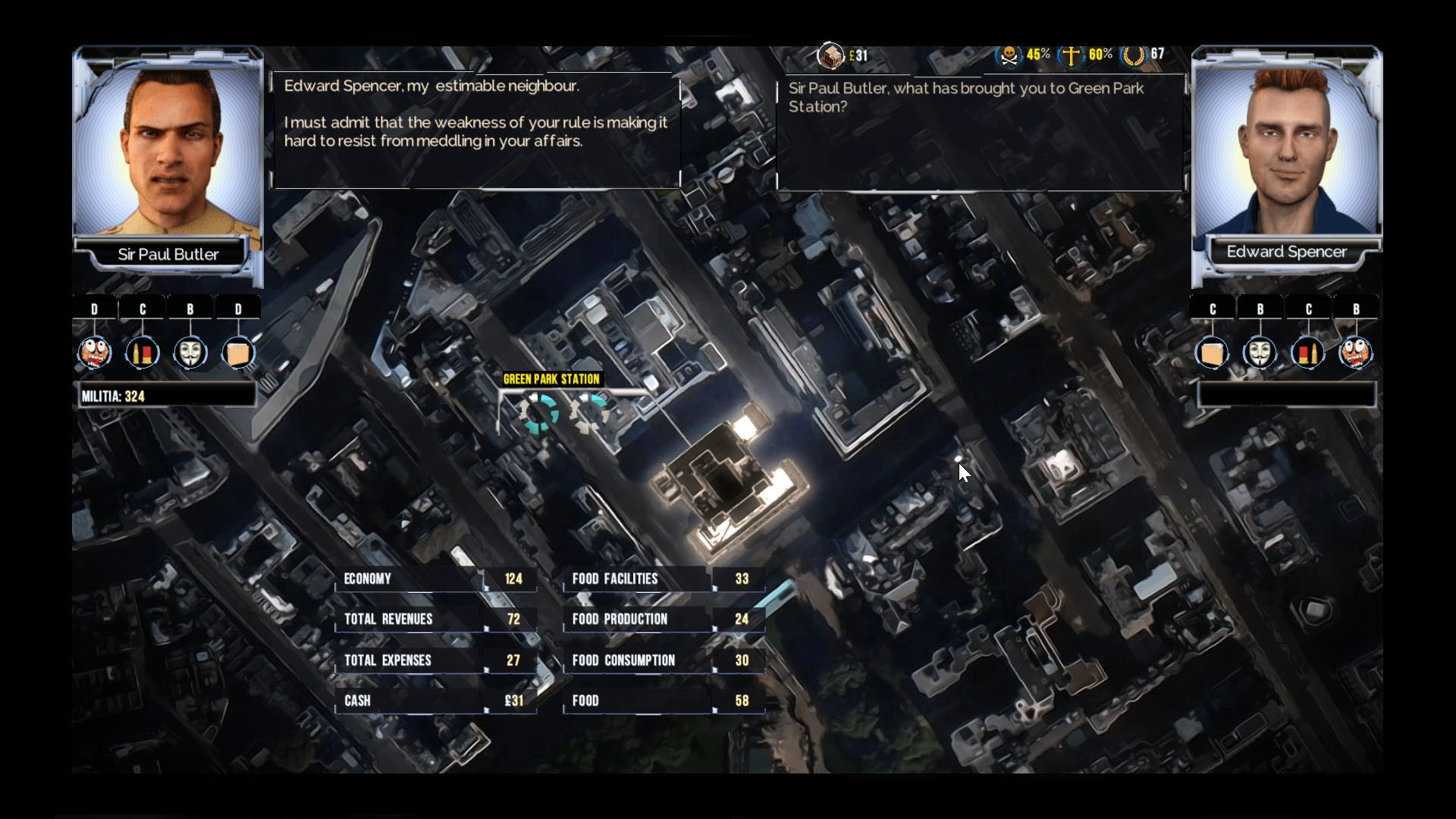The width and height of the screenshot is (1456, 819).
Task: Click Edward Spencer's ammunition icon
Action: [1309, 353]
